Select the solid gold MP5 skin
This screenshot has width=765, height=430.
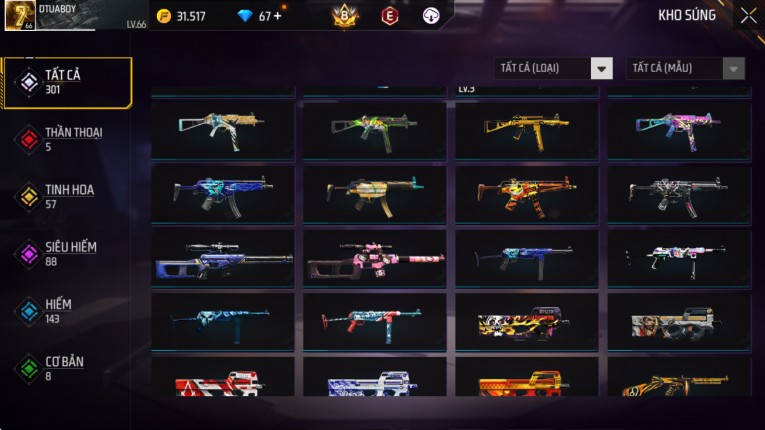click(x=527, y=129)
